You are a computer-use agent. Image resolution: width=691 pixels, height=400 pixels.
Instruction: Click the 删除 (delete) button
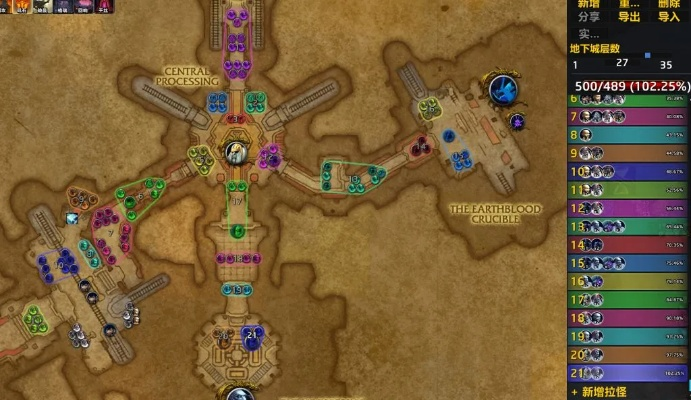click(x=669, y=3)
